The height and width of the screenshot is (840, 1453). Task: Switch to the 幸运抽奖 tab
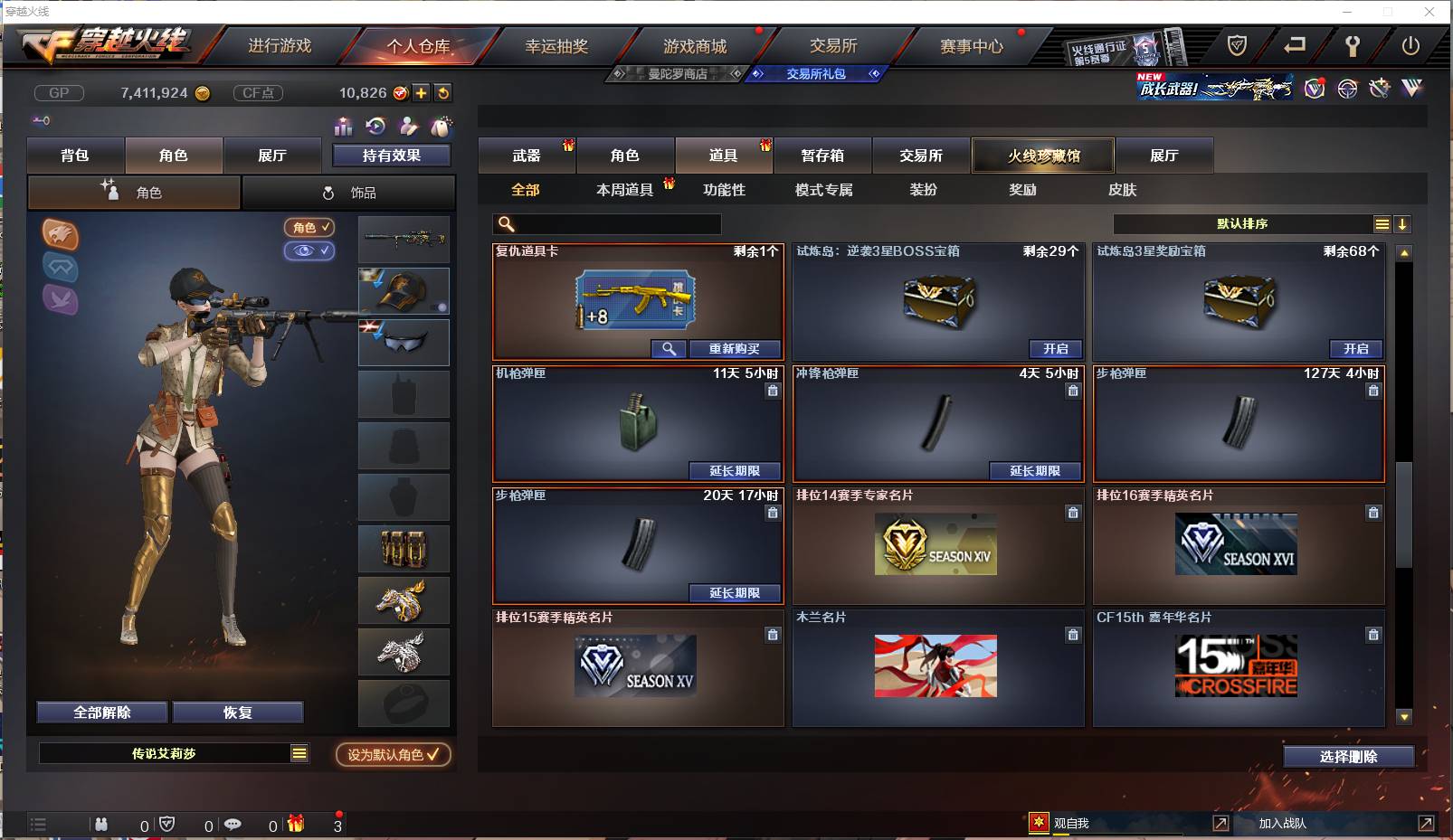tap(559, 45)
